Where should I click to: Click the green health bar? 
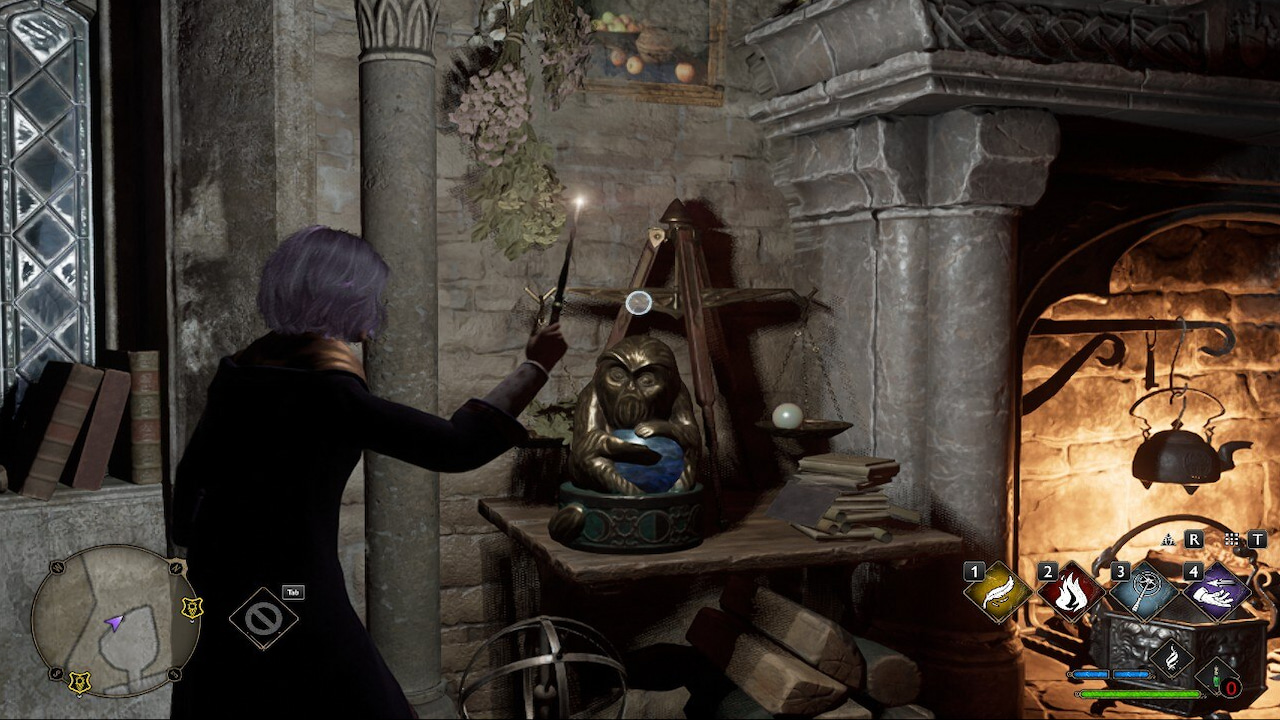(x=1139, y=694)
